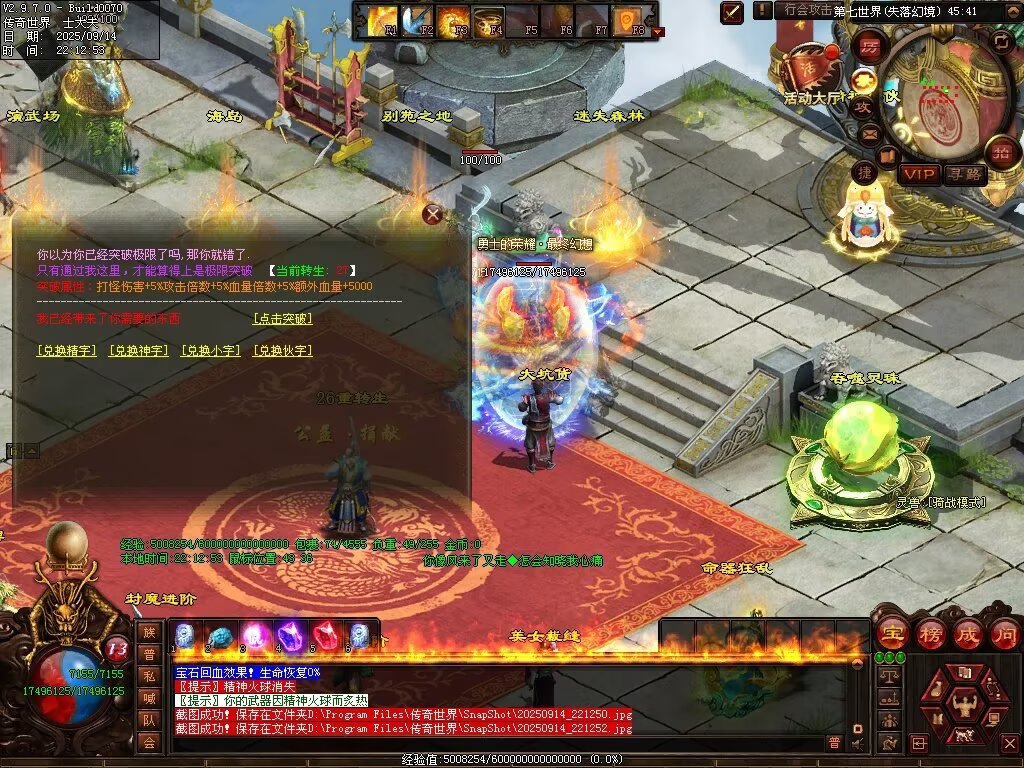This screenshot has height=768, width=1024.
Task: Close the NPC dialogue panel
Action: (432, 213)
